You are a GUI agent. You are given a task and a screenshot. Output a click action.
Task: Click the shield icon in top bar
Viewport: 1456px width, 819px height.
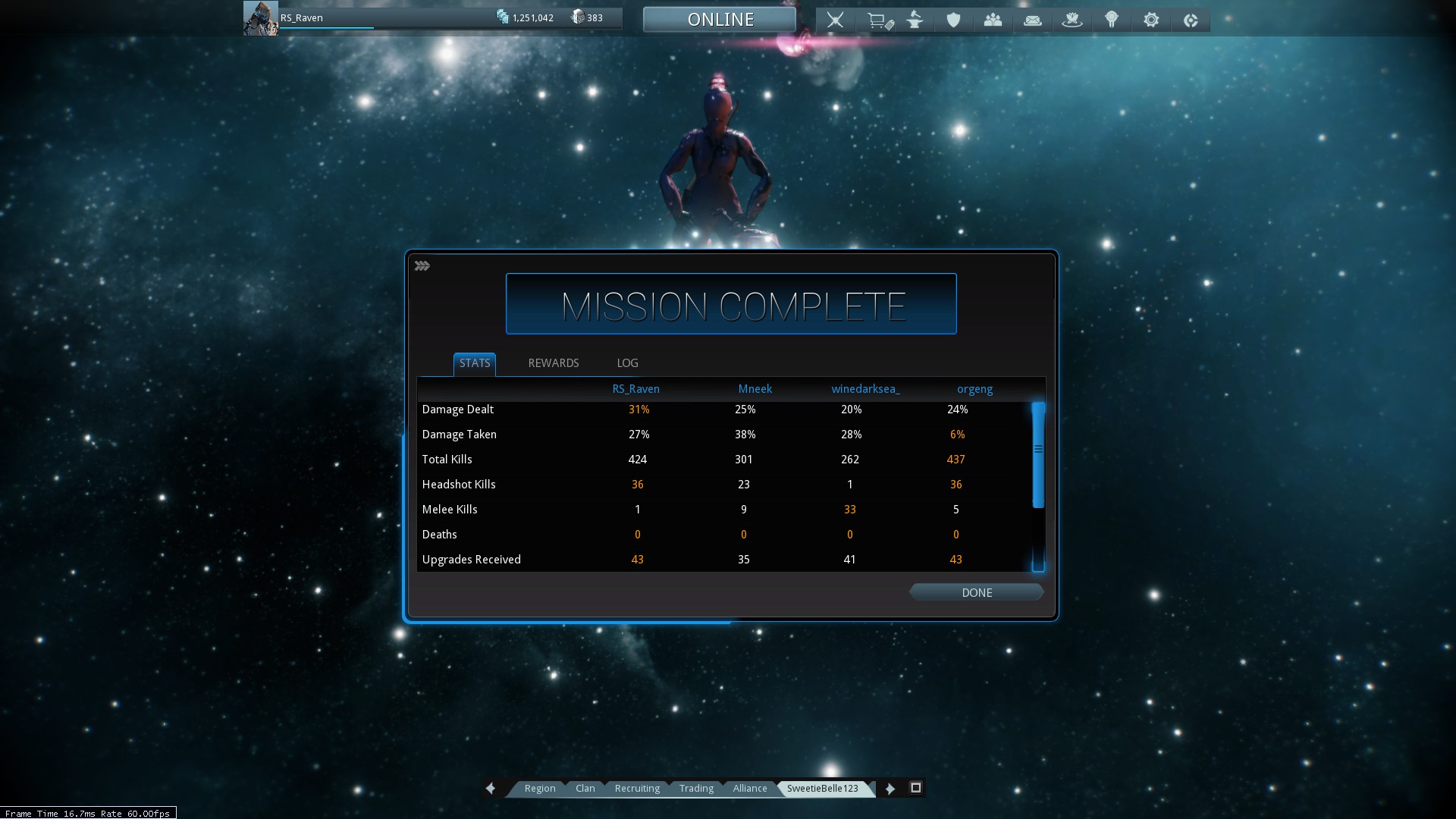[953, 20]
